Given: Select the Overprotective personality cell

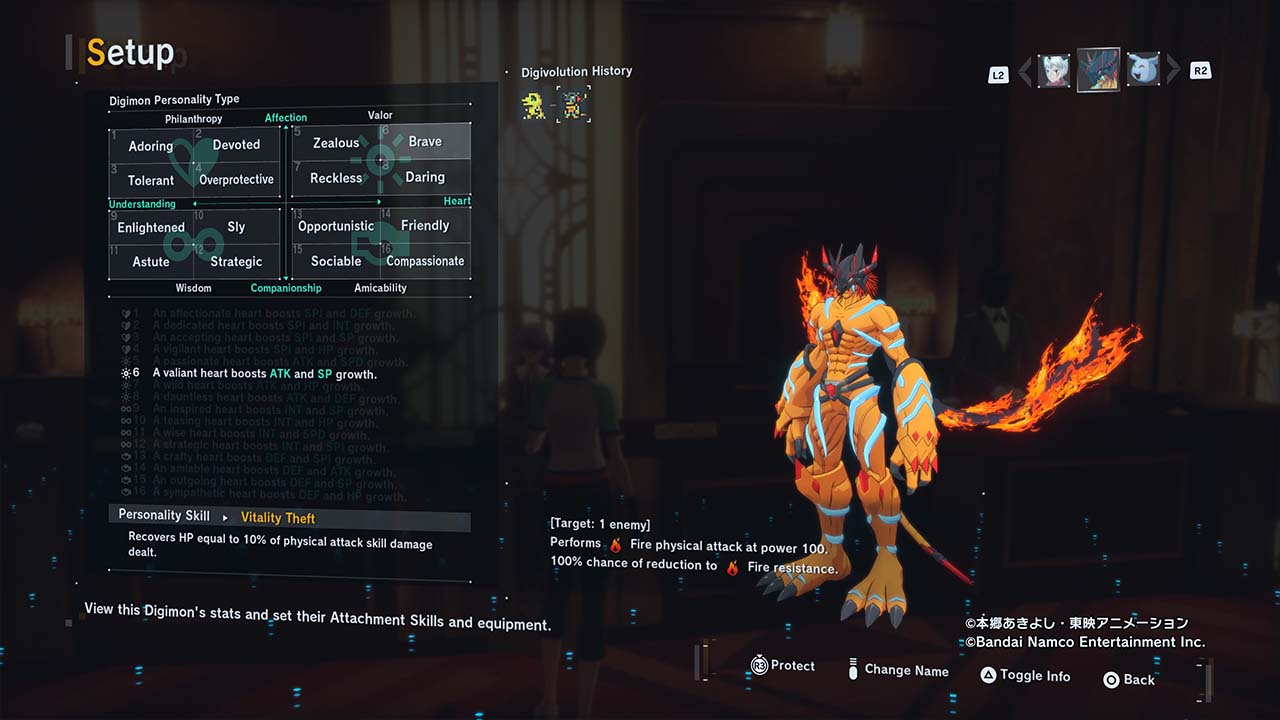Looking at the screenshot, I should coord(236,180).
